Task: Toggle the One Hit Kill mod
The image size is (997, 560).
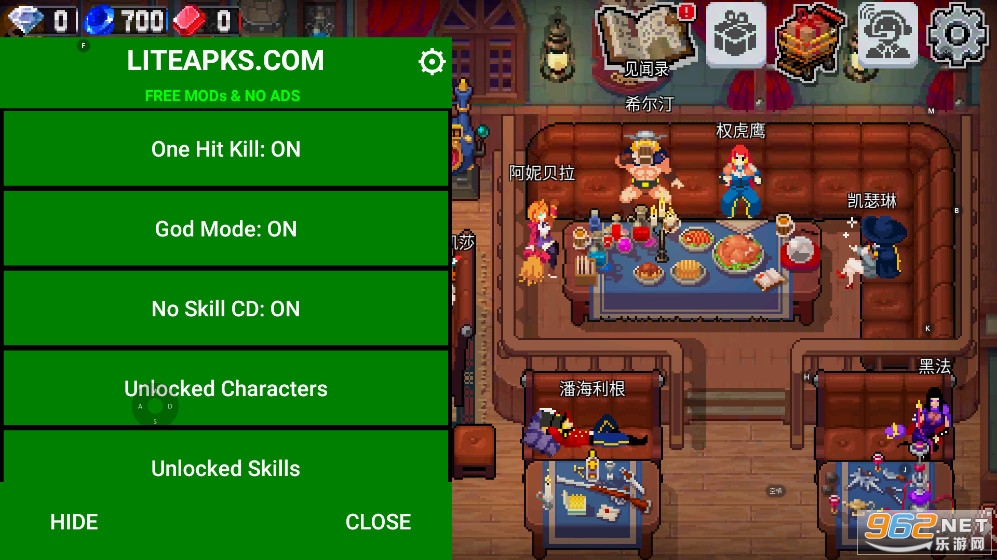Action: point(226,149)
